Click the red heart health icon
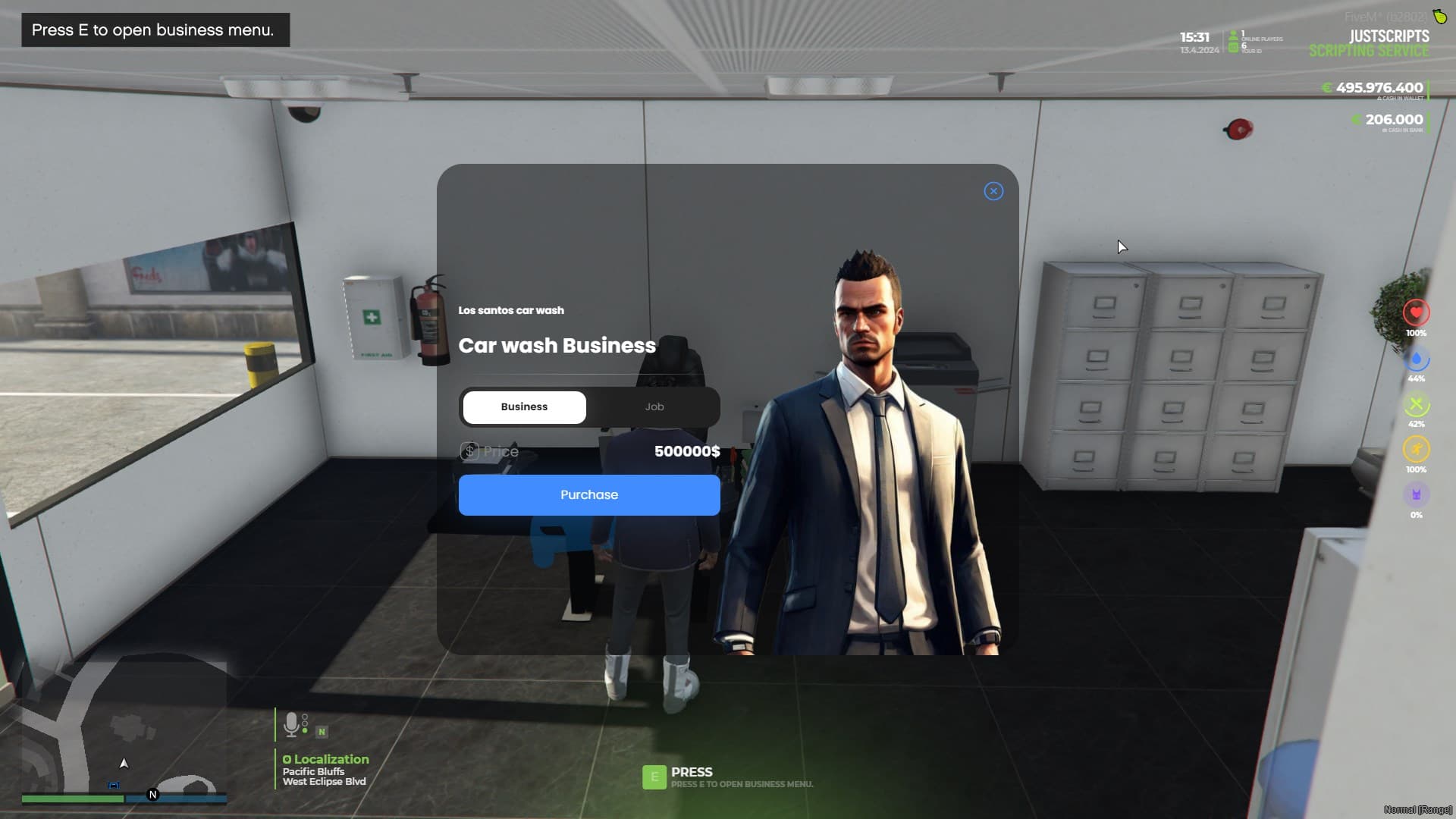 coord(1417,312)
